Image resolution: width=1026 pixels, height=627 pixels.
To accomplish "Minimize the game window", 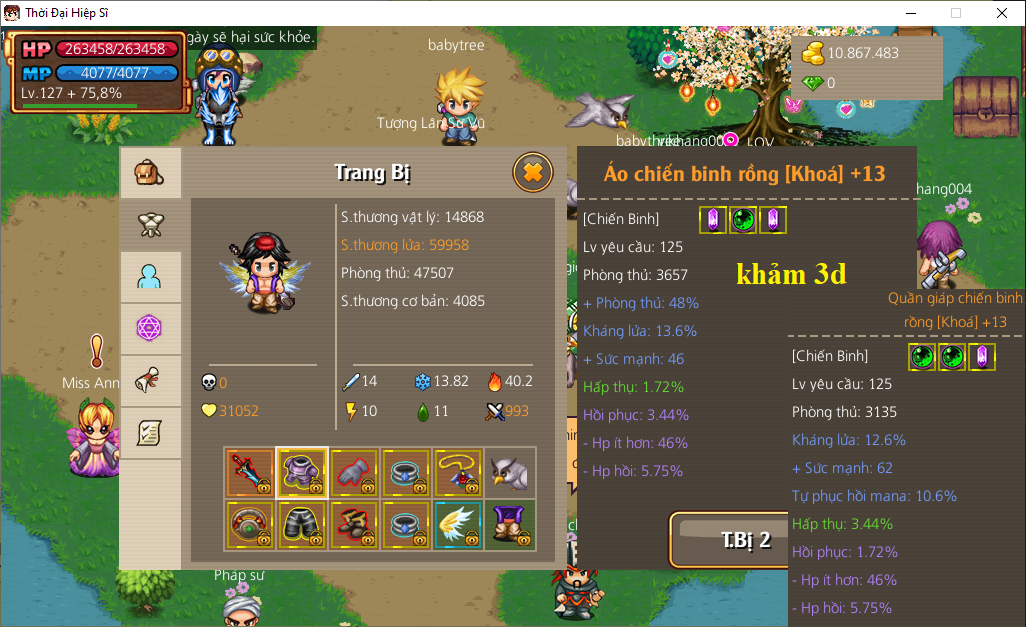I will (x=910, y=13).
